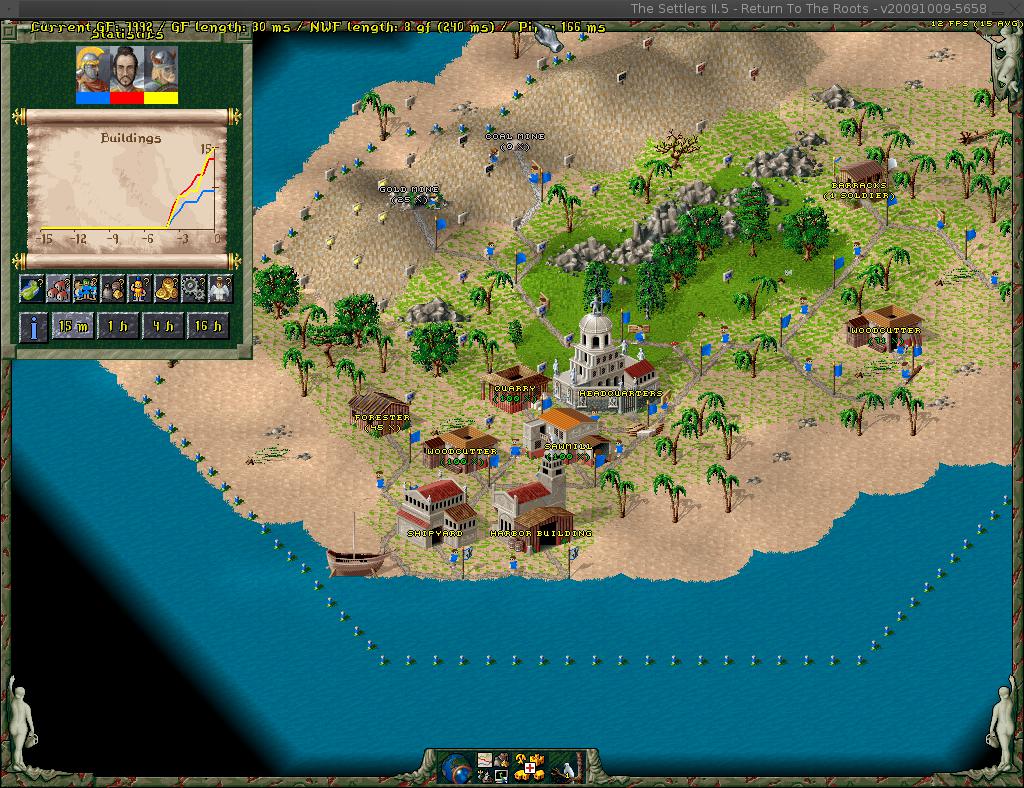Set the graph time span to 15 m

(x=72, y=326)
